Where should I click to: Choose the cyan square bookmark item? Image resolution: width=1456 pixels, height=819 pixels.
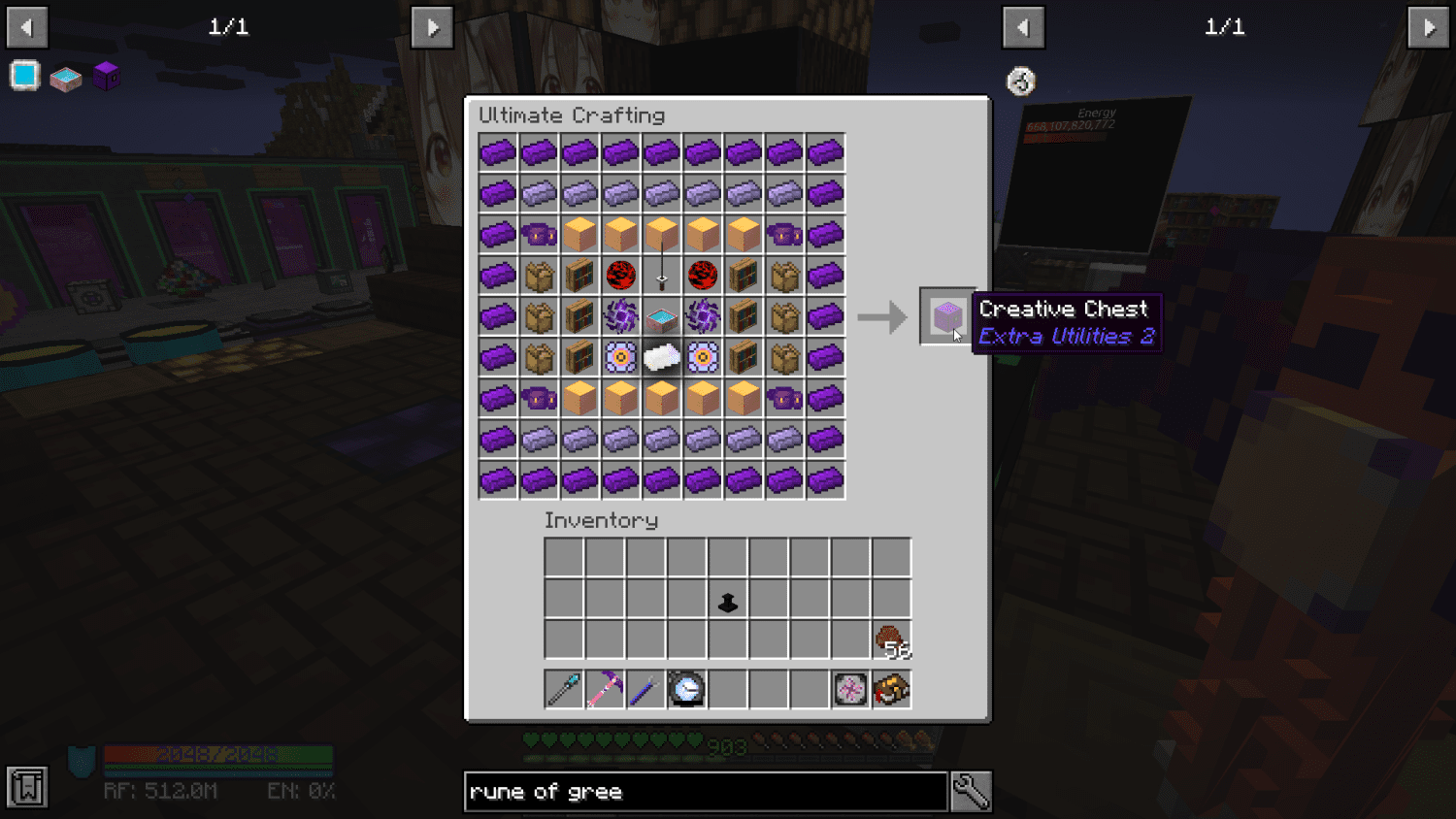25,76
